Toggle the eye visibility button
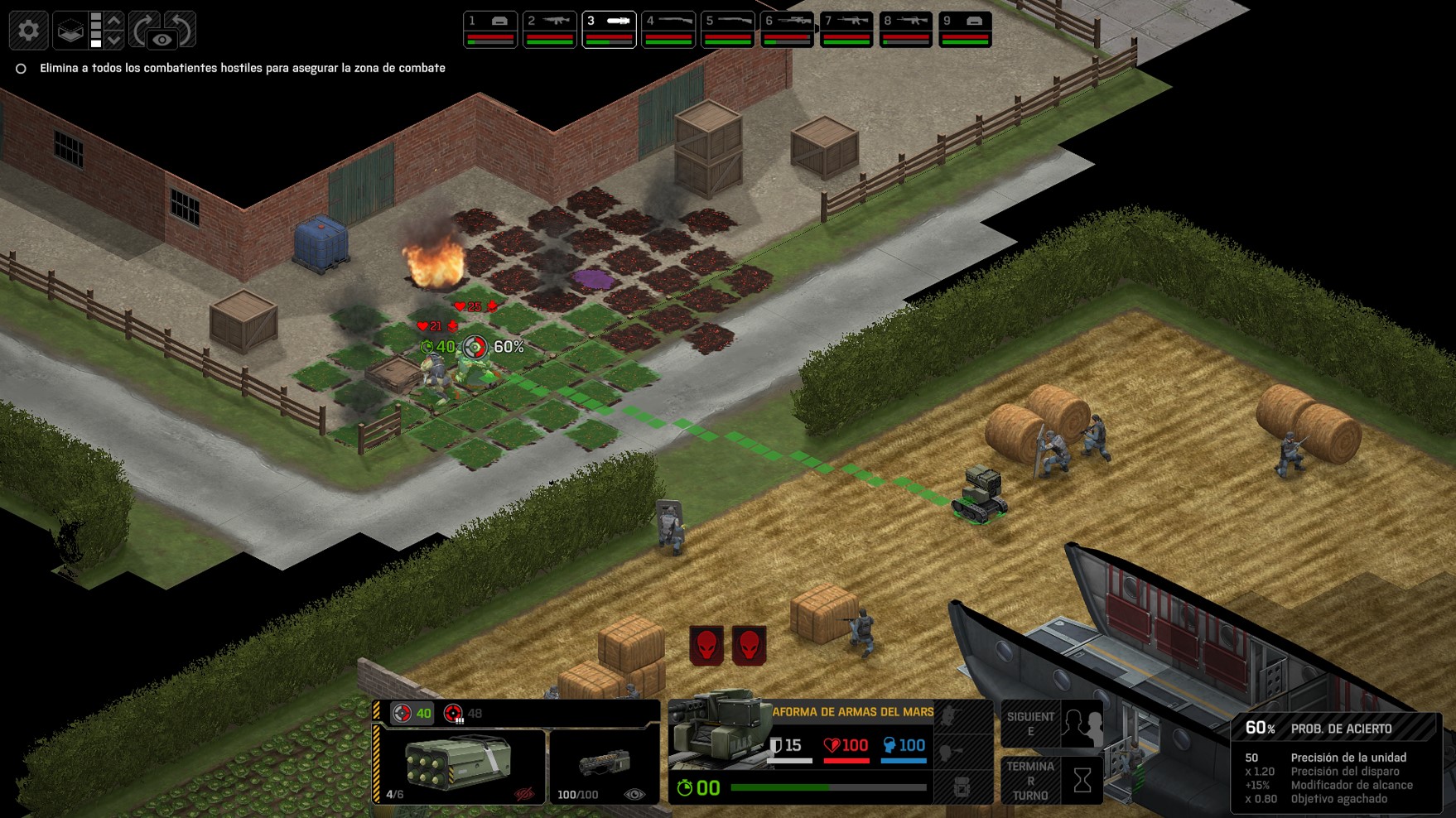 (x=162, y=39)
